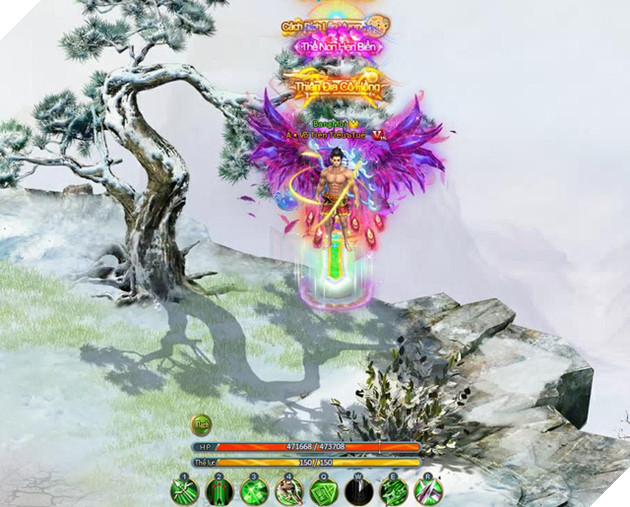Viewport: 630px width, 507px height.
Task: Select the dark shadowy figure skill
Action: click(x=359, y=491)
